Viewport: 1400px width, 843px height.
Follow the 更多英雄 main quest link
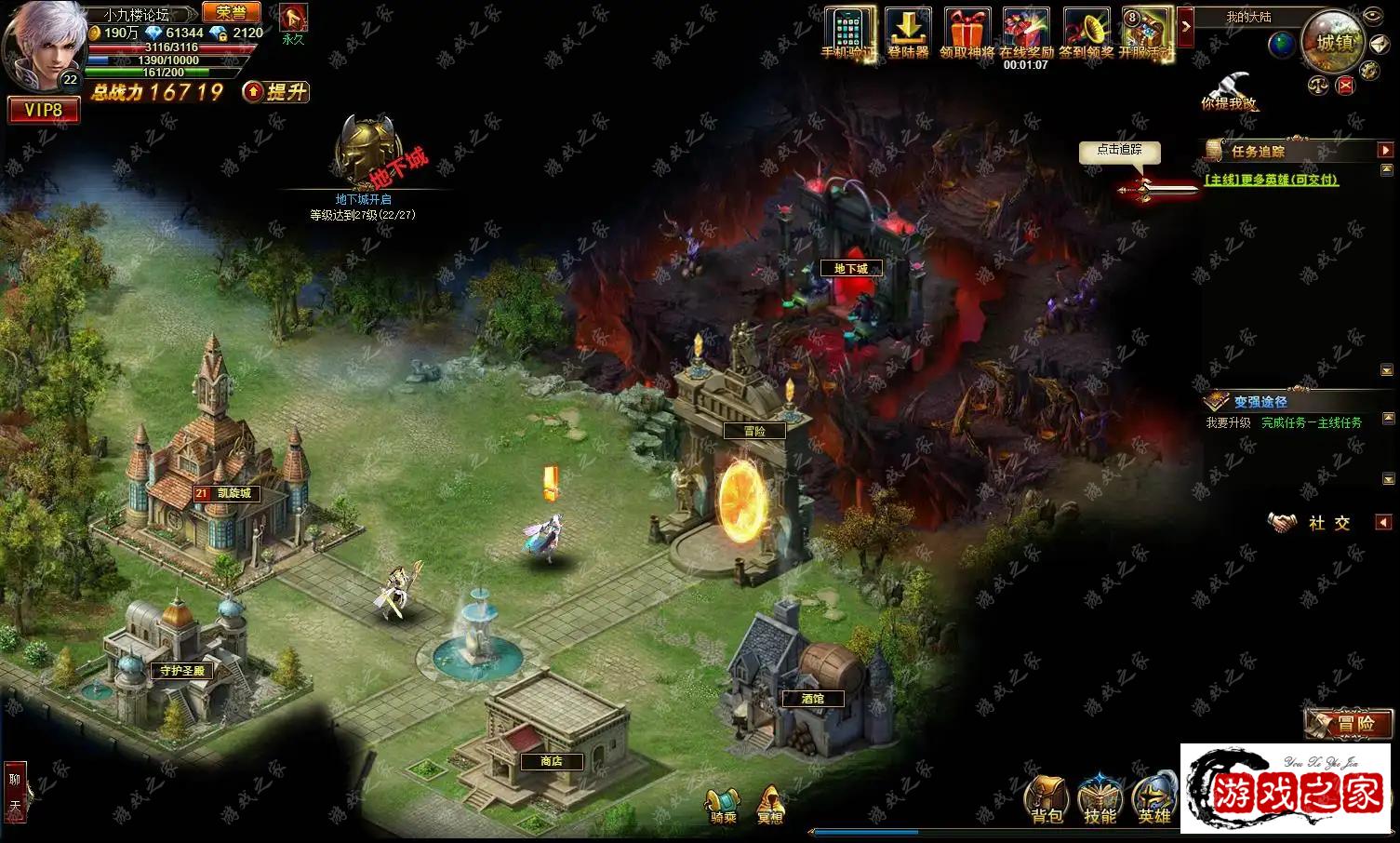click(x=1271, y=180)
